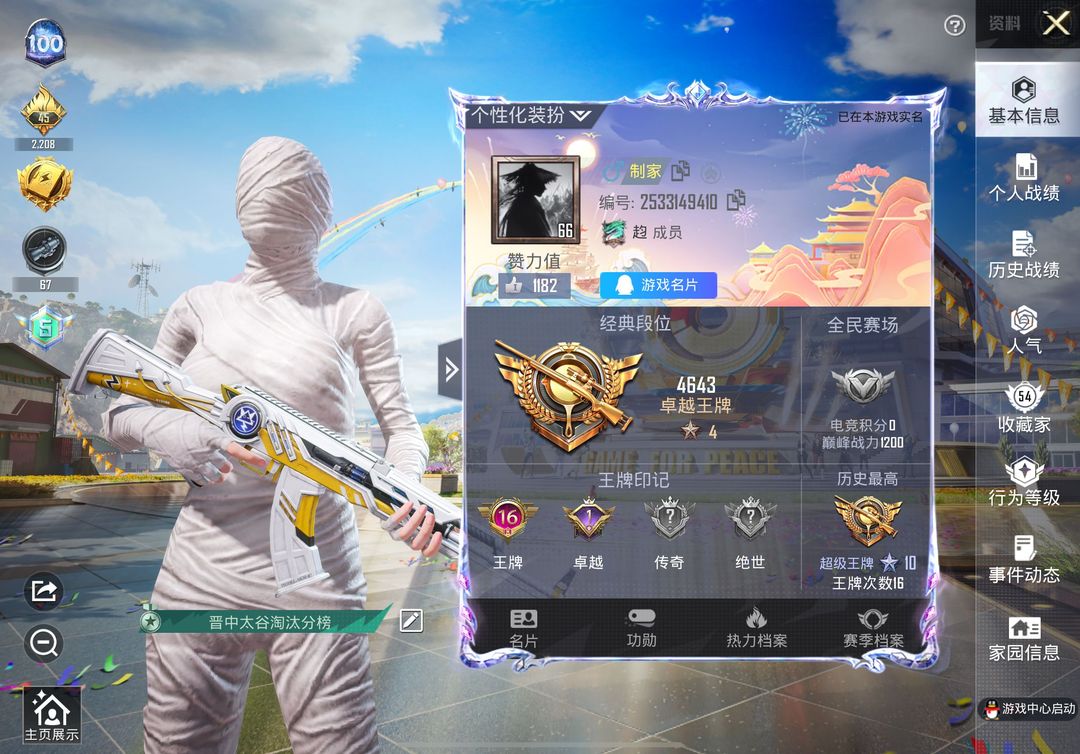This screenshot has width=1080, height=754.
Task: Open the question mark help icon
Action: 955,26
